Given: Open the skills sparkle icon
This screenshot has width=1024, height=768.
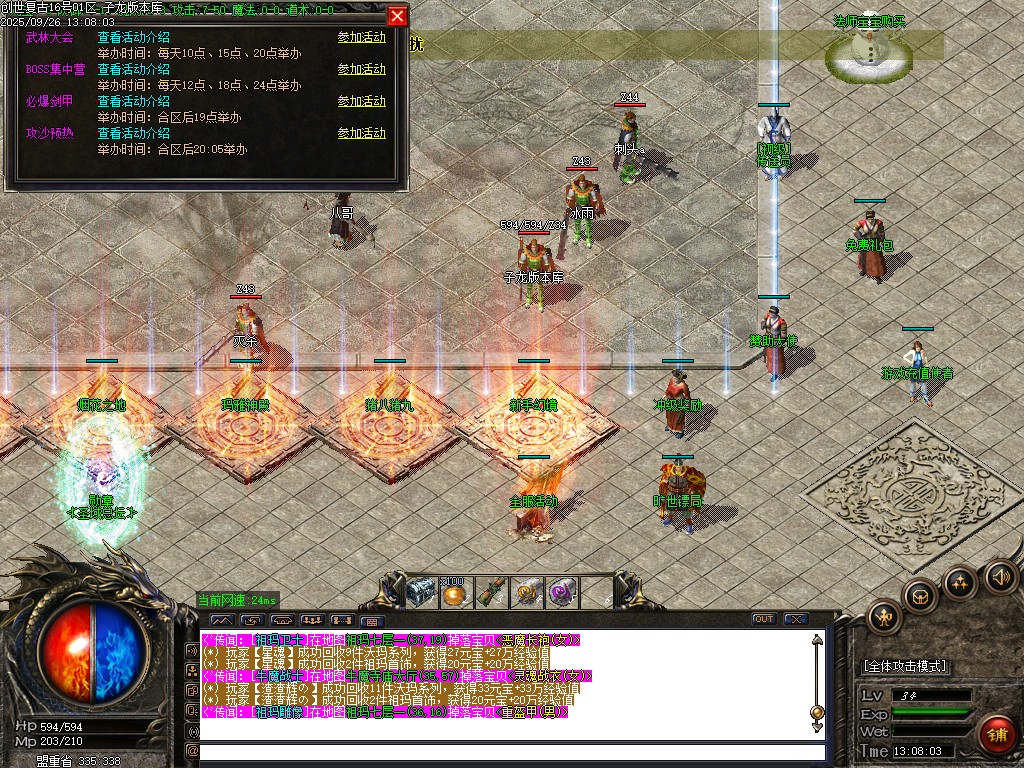Looking at the screenshot, I should click(960, 582).
